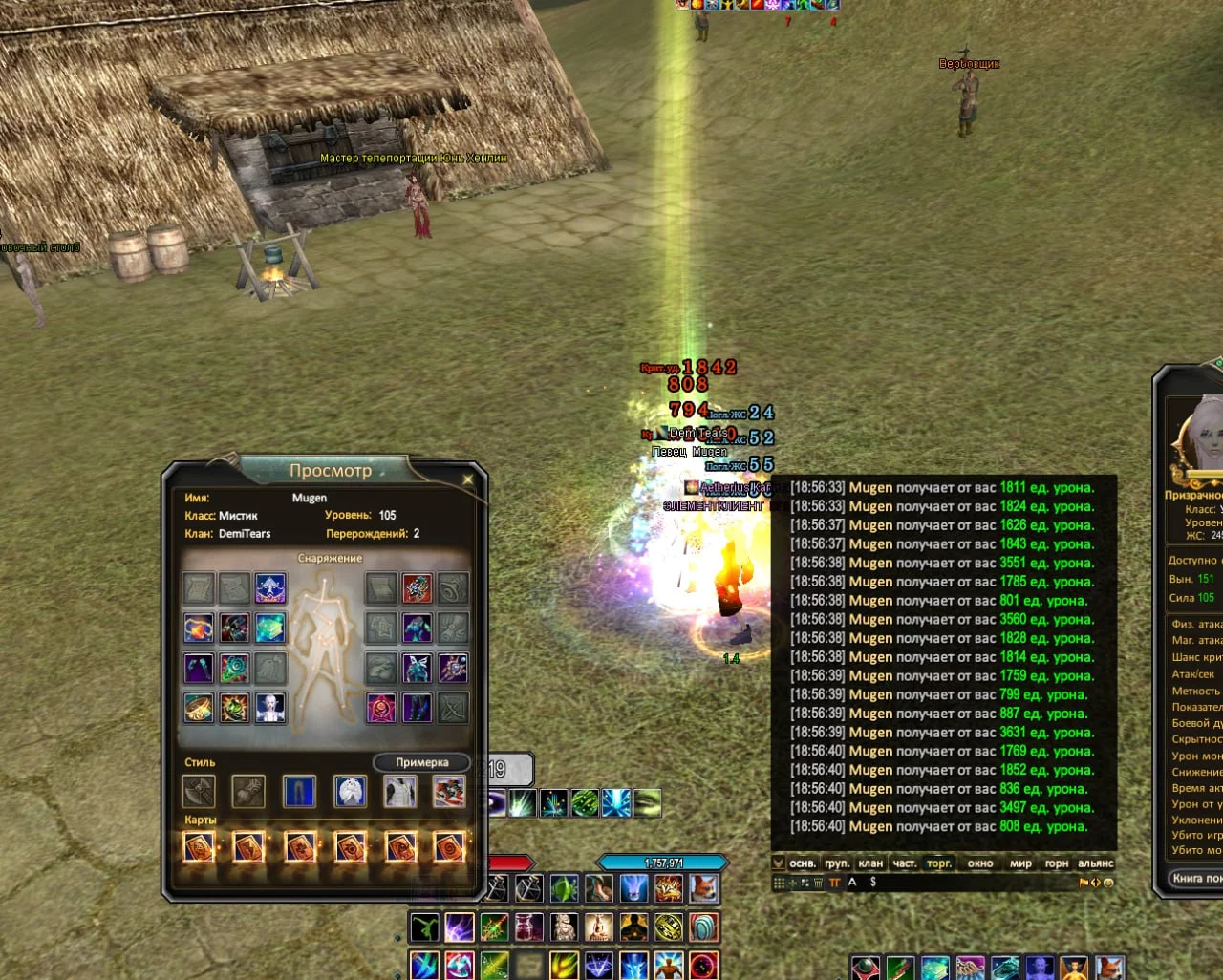Switch to the окно chat tab
Screen dimensions: 1223x980
980,863
